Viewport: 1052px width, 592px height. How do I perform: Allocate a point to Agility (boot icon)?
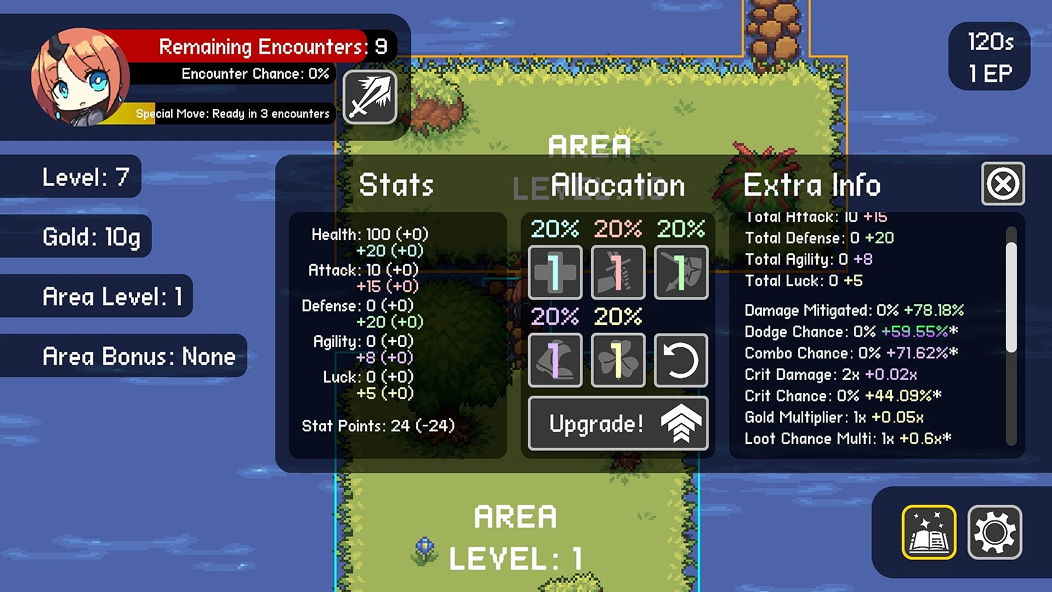click(x=555, y=360)
